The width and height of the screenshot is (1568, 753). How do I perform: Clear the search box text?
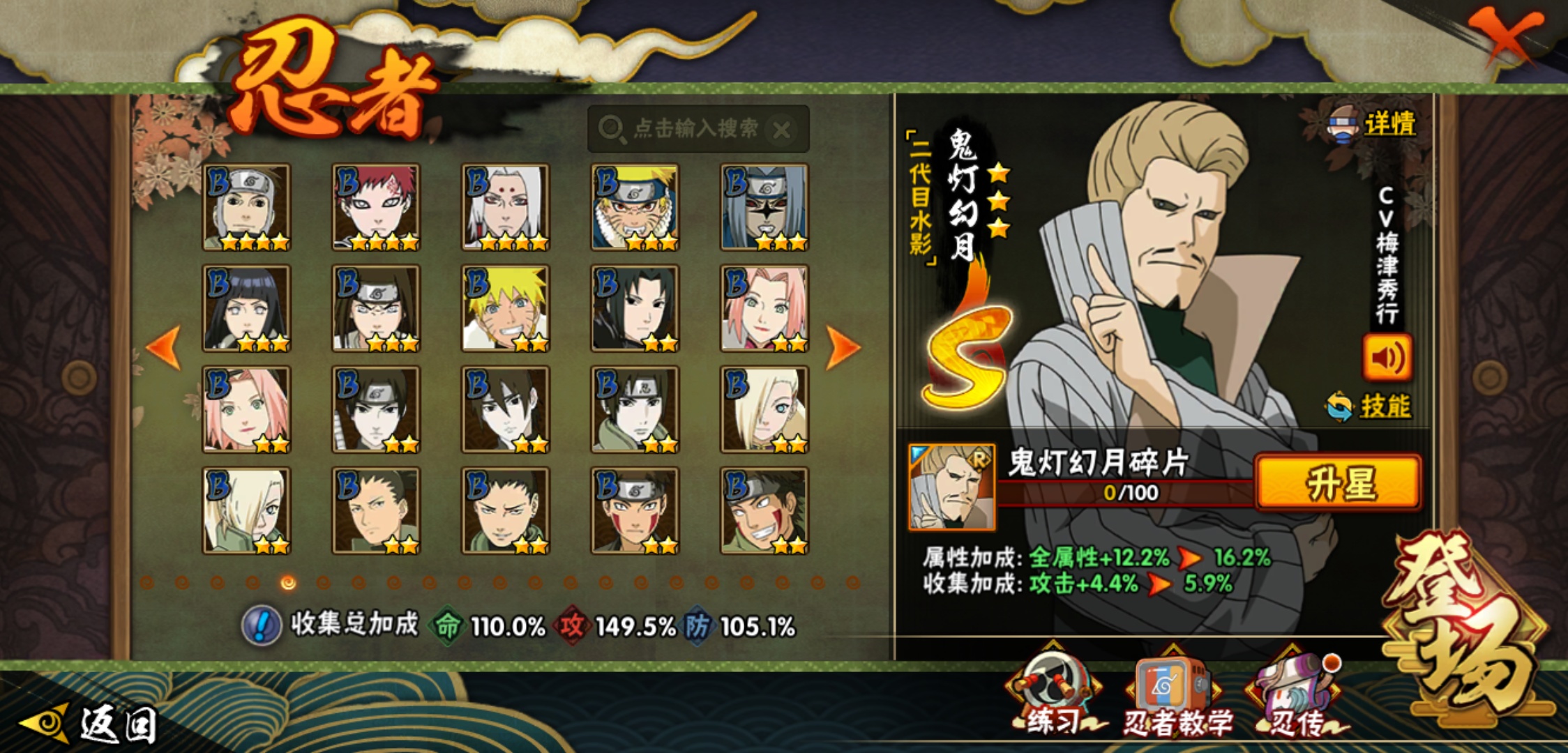[783, 130]
